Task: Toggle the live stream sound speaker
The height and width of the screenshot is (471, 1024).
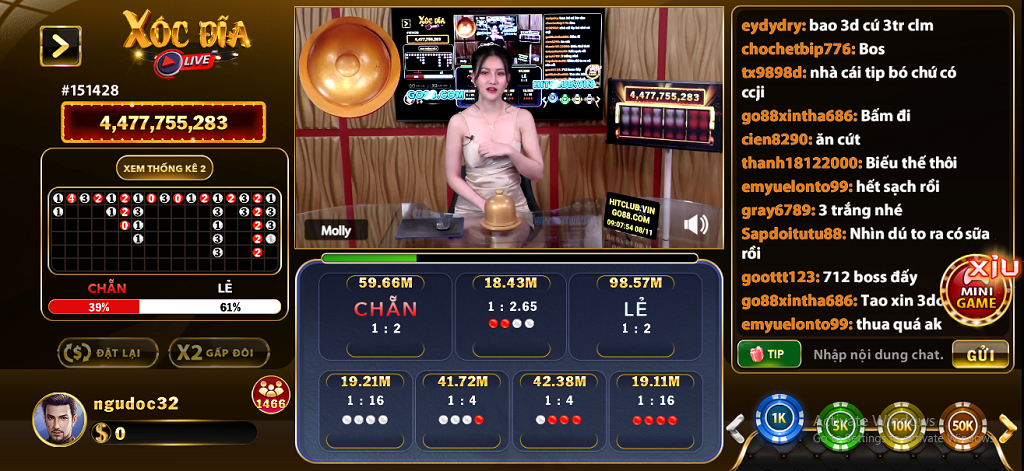Action: pos(695,224)
